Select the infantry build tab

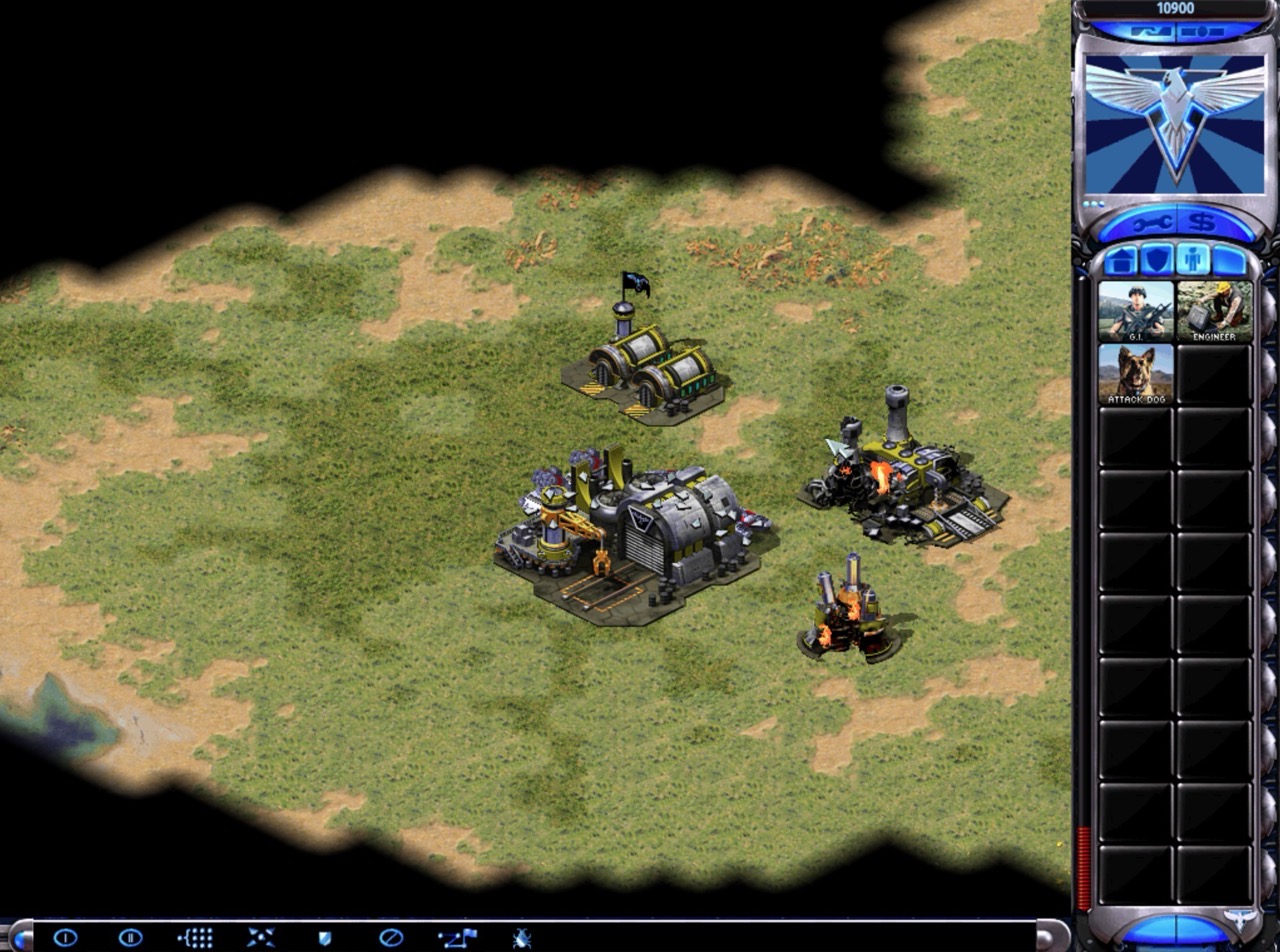(x=1193, y=260)
